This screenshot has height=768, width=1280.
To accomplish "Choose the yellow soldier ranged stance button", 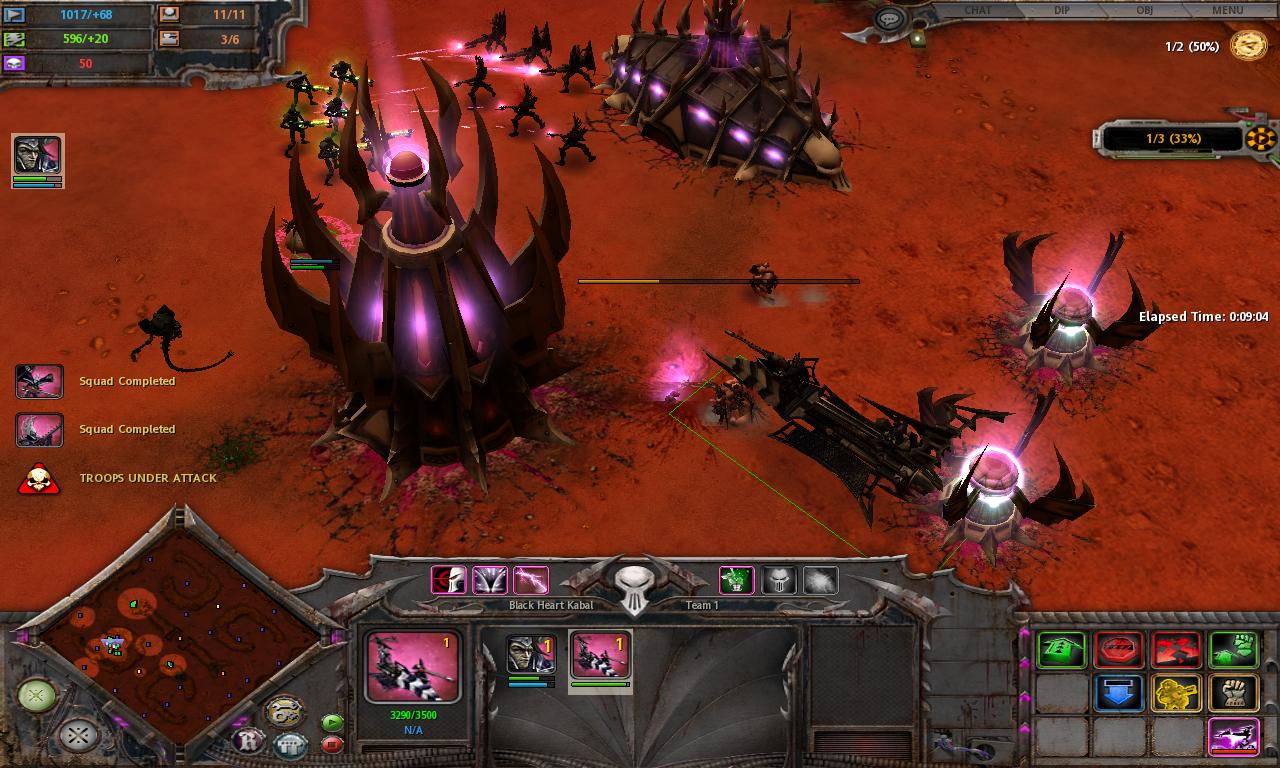I will coord(1176,693).
